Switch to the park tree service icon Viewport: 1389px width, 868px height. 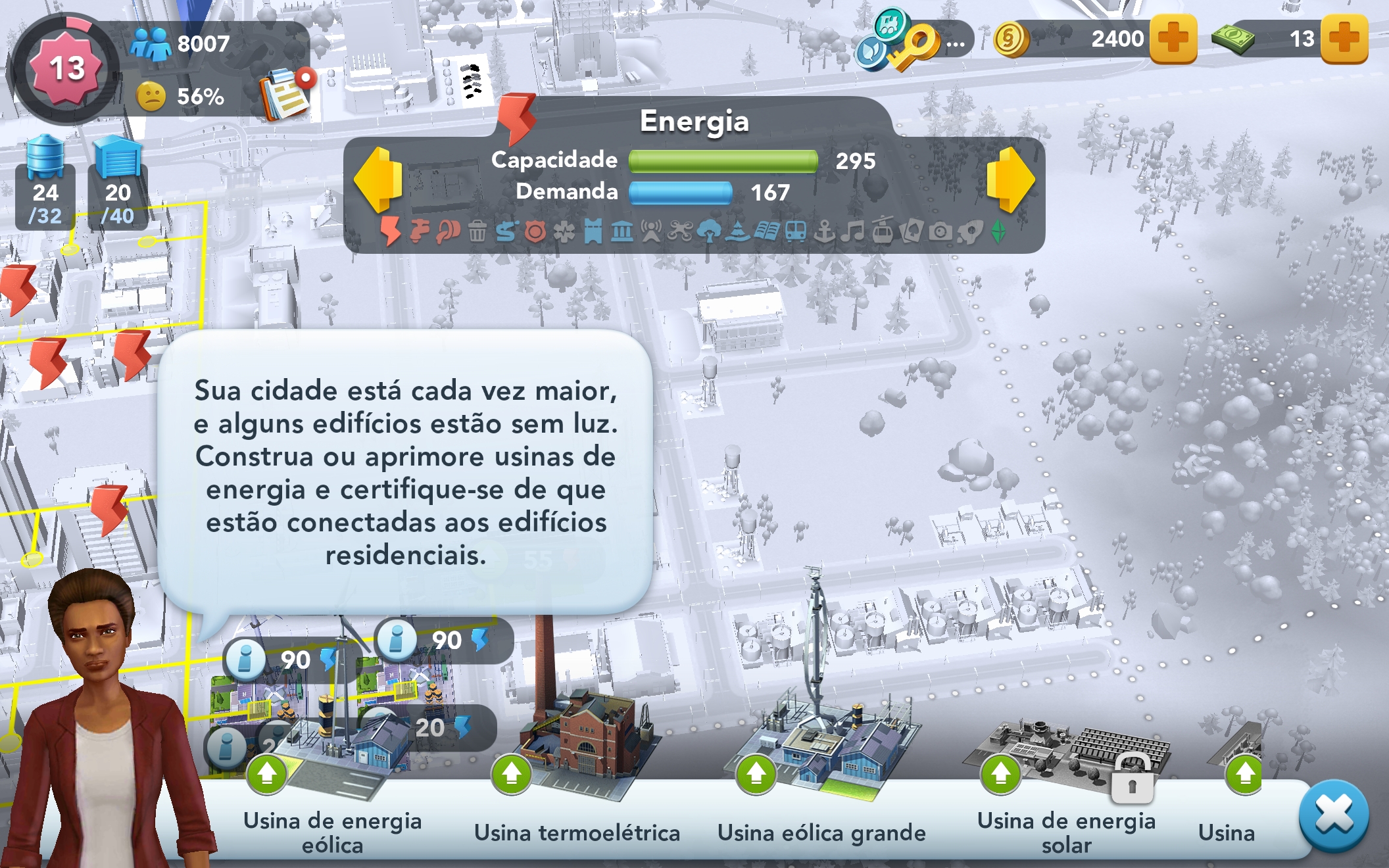[708, 231]
